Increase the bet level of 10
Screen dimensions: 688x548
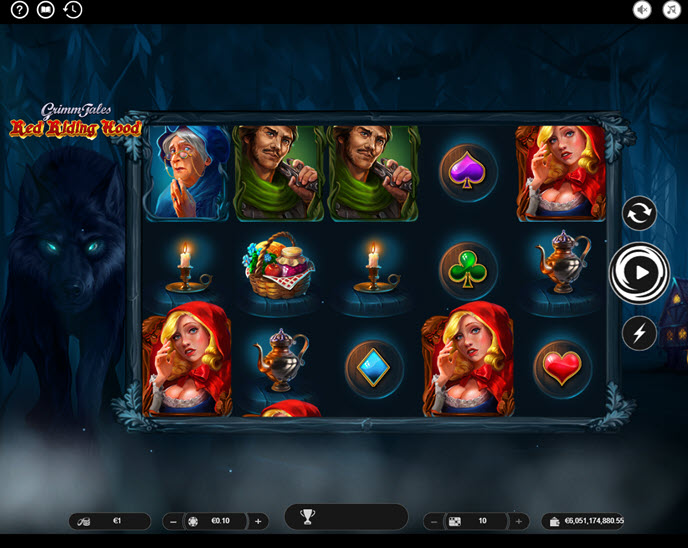point(518,521)
